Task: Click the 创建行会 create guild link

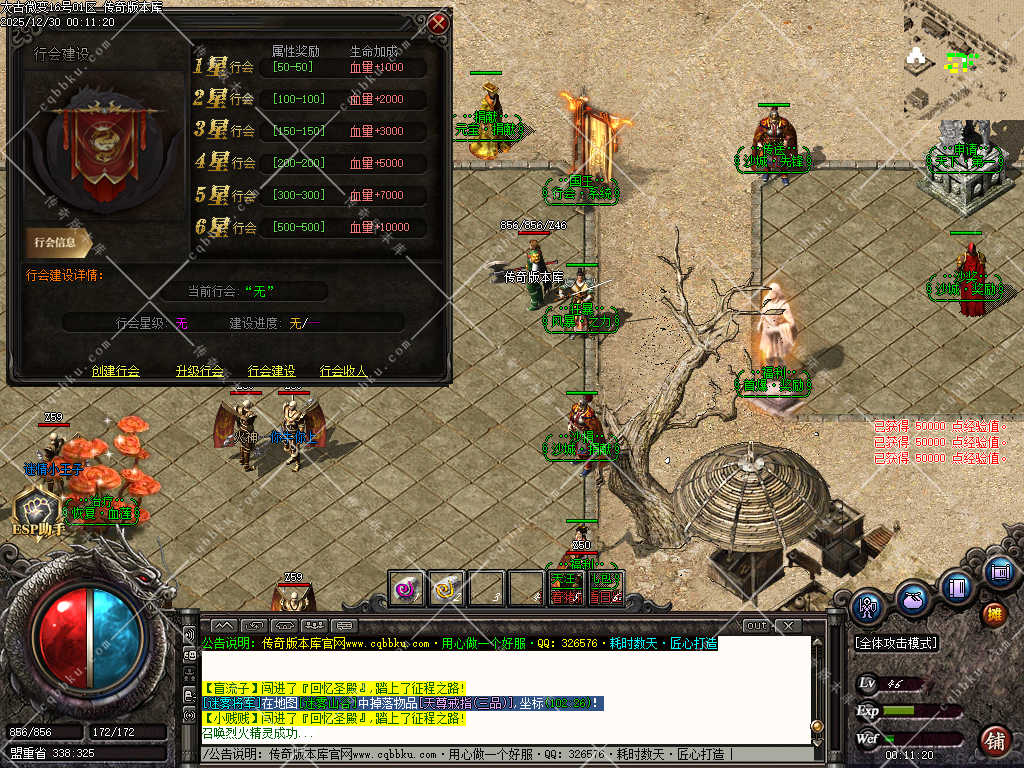Action: (x=115, y=371)
